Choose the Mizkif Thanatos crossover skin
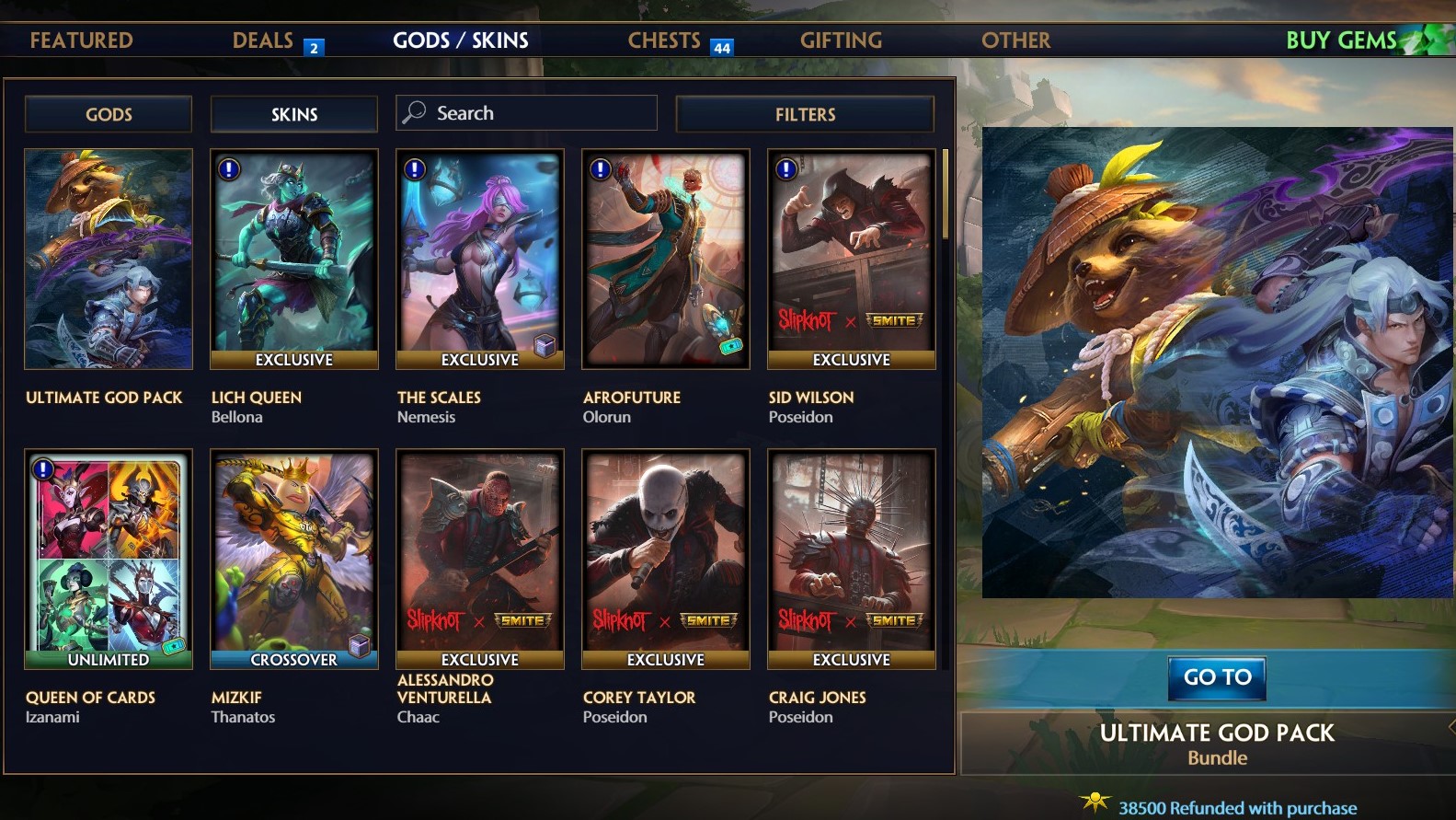 [x=294, y=559]
